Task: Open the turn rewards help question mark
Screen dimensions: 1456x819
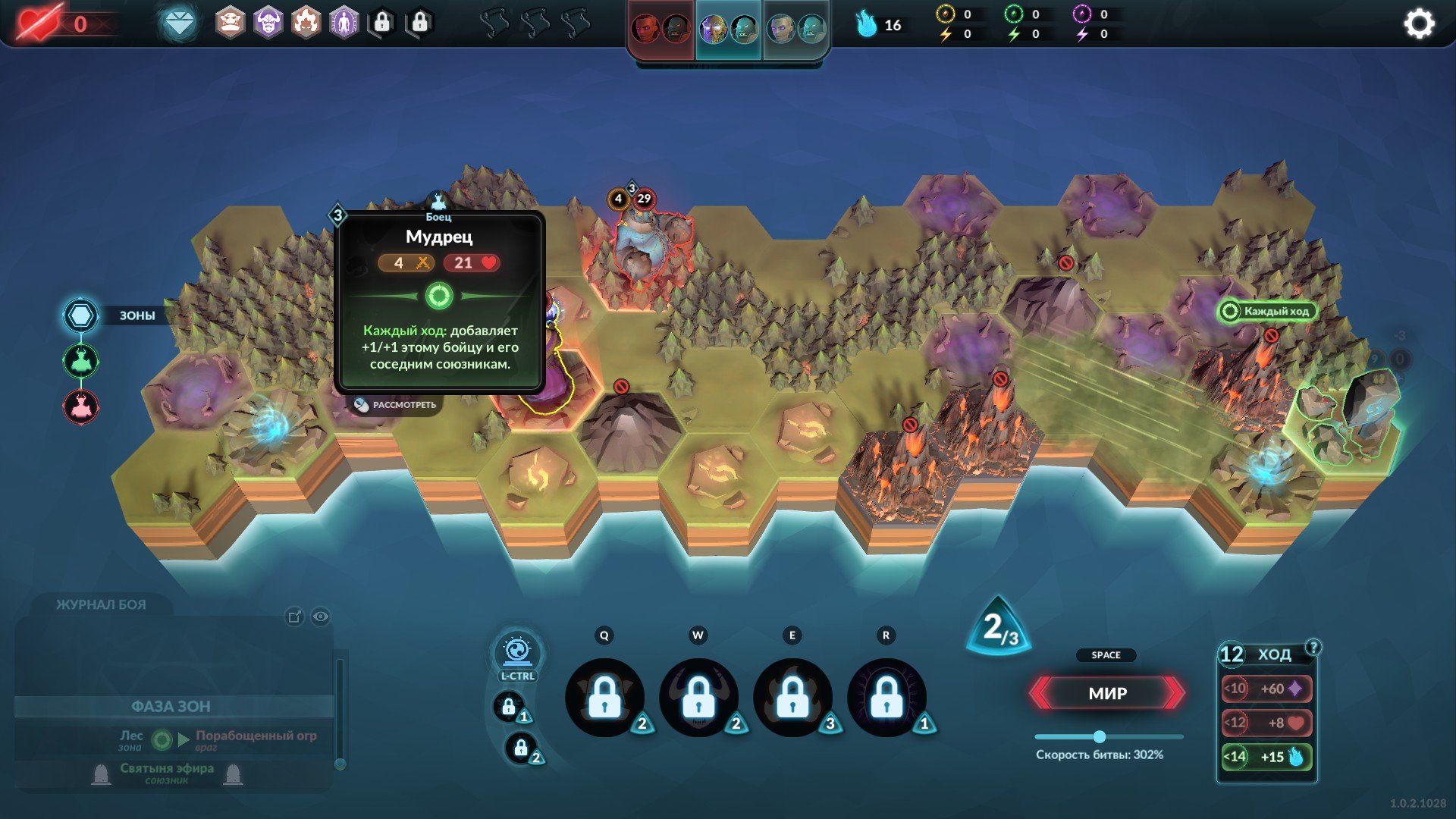Action: pos(1313,647)
